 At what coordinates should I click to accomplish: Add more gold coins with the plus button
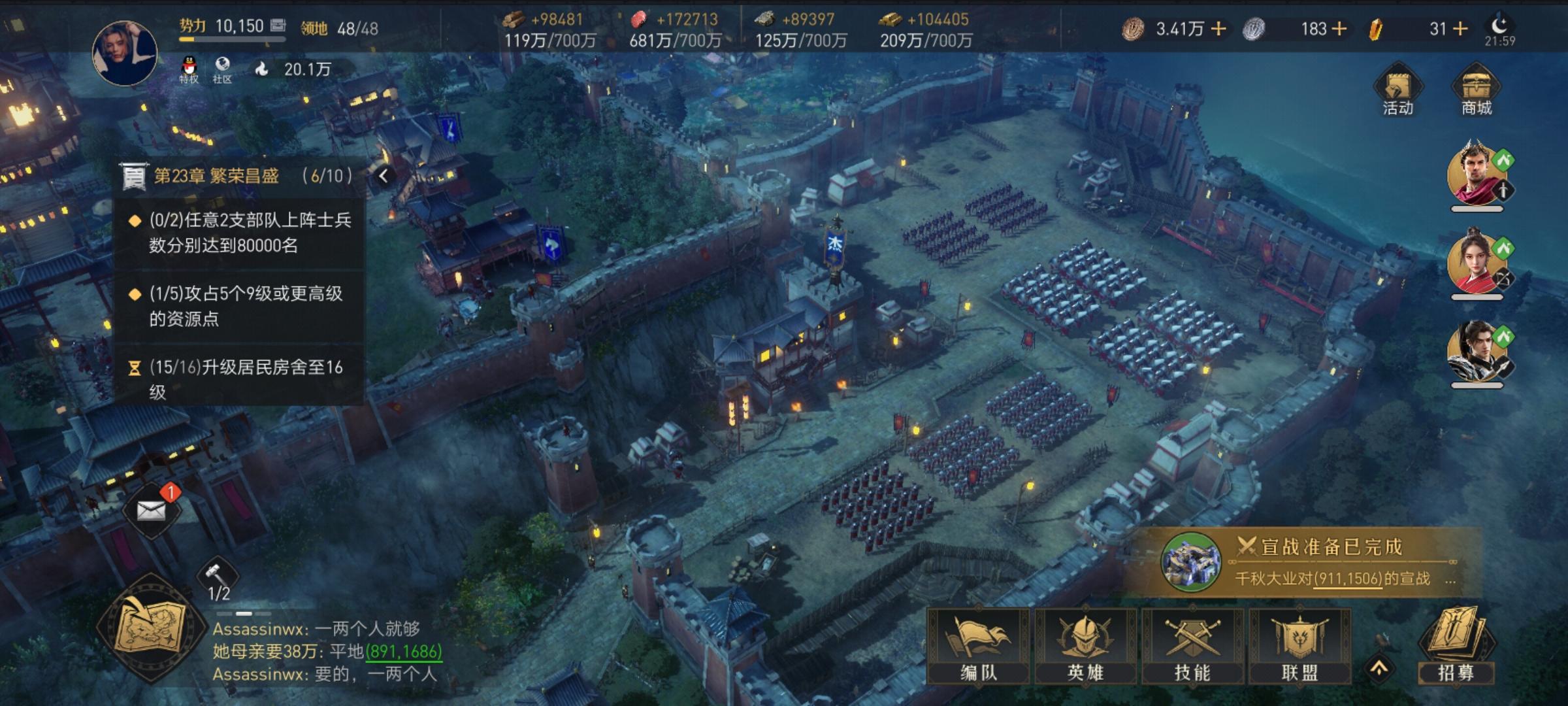click(x=1218, y=29)
